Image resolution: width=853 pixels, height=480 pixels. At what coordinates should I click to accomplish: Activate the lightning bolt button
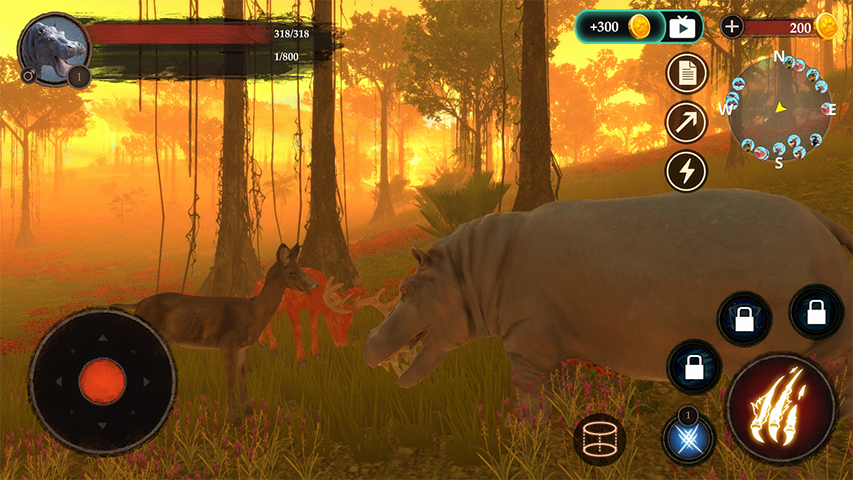[x=686, y=171]
